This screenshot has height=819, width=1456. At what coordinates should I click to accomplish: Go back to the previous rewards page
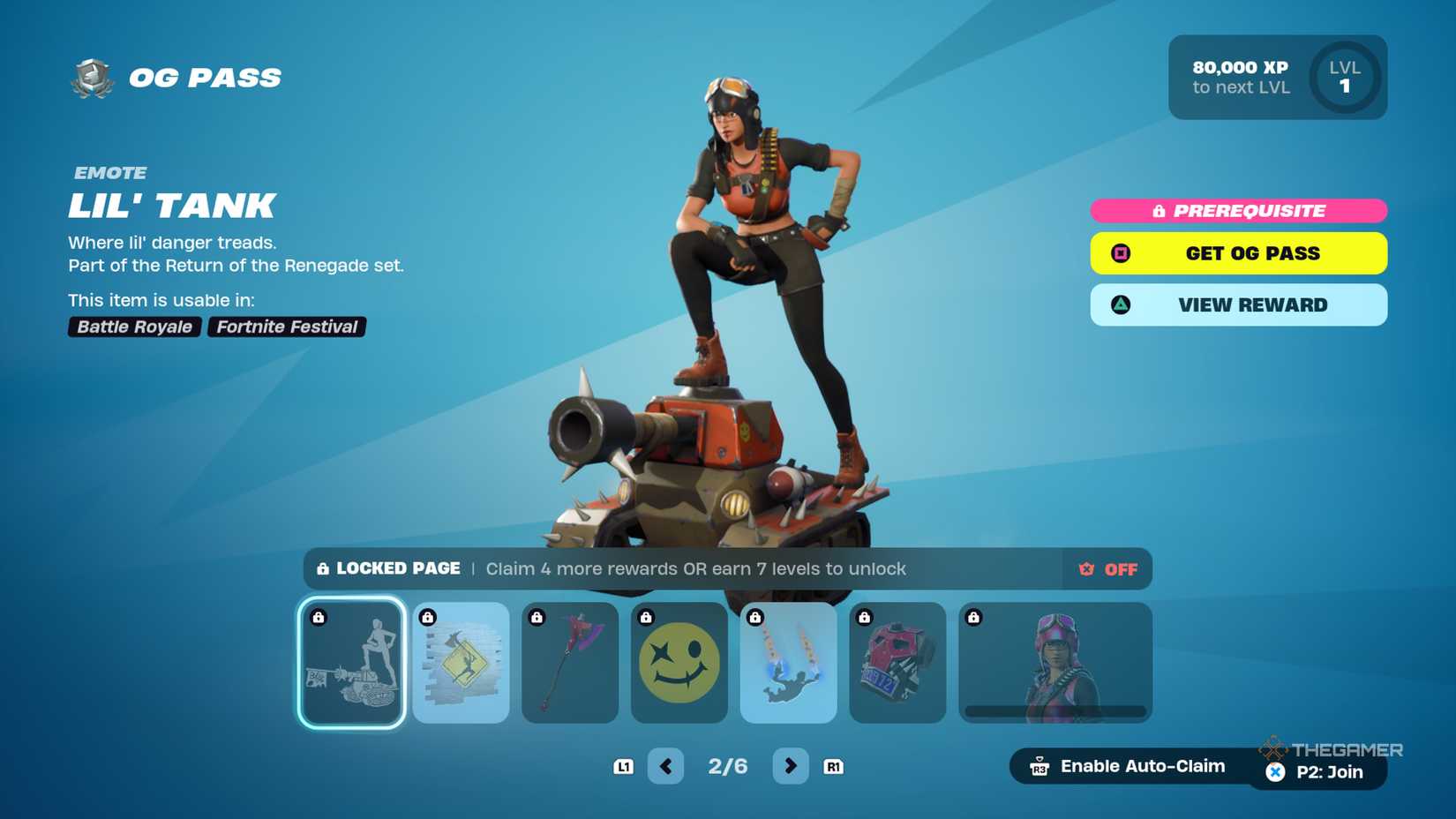click(x=666, y=766)
